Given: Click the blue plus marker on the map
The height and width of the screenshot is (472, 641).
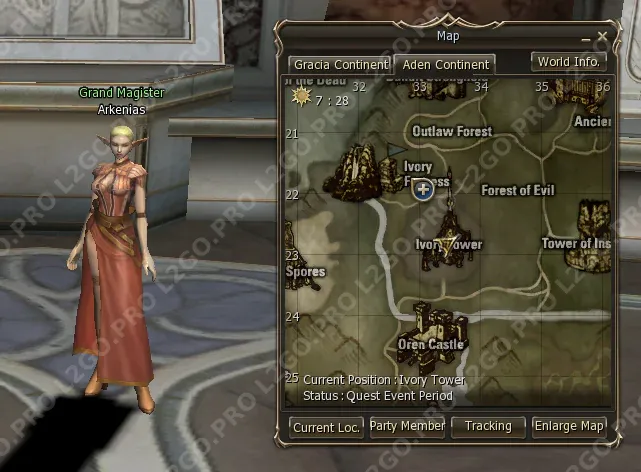Looking at the screenshot, I should click(422, 189).
